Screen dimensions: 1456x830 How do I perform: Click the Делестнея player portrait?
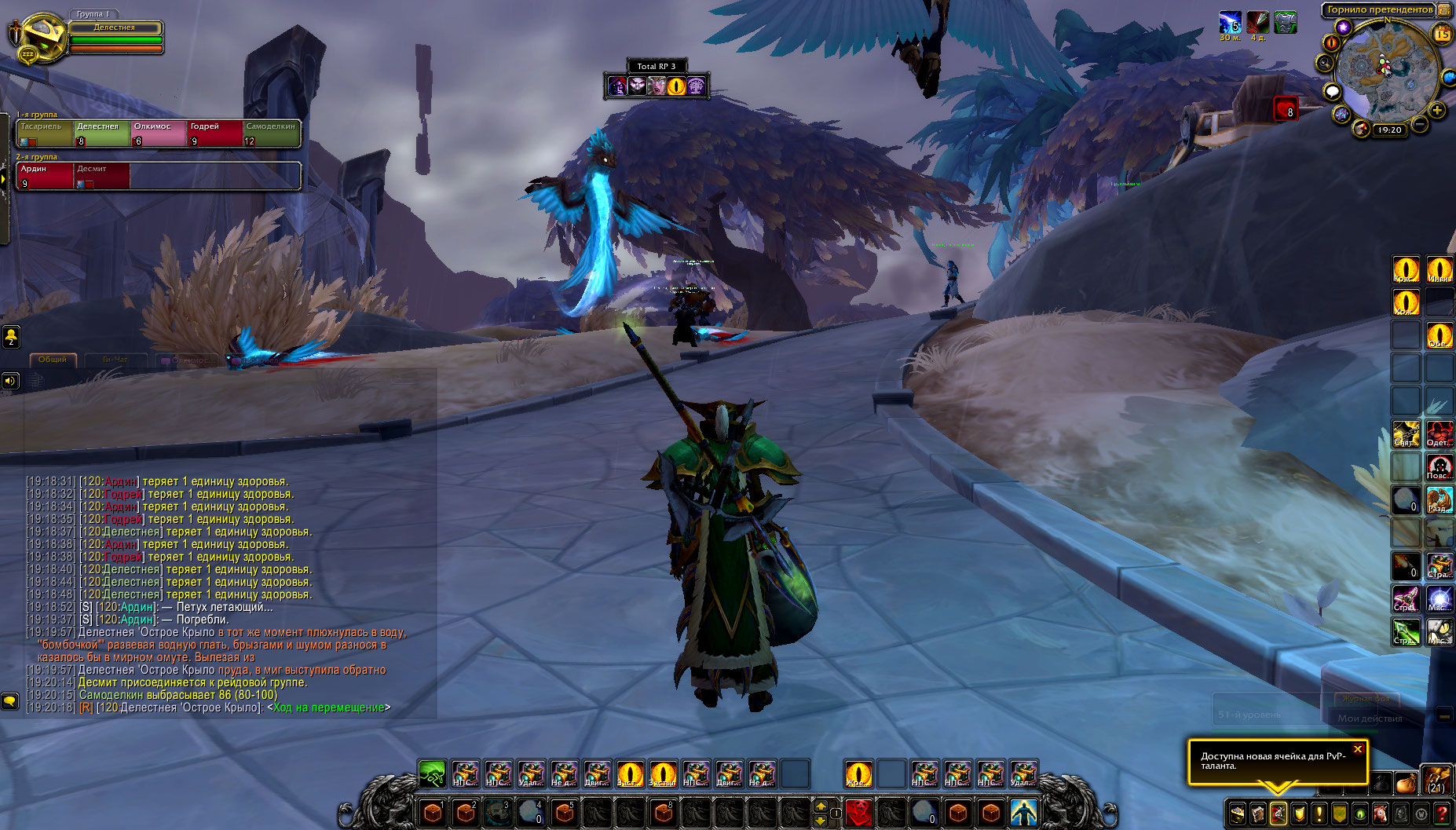coord(39,38)
